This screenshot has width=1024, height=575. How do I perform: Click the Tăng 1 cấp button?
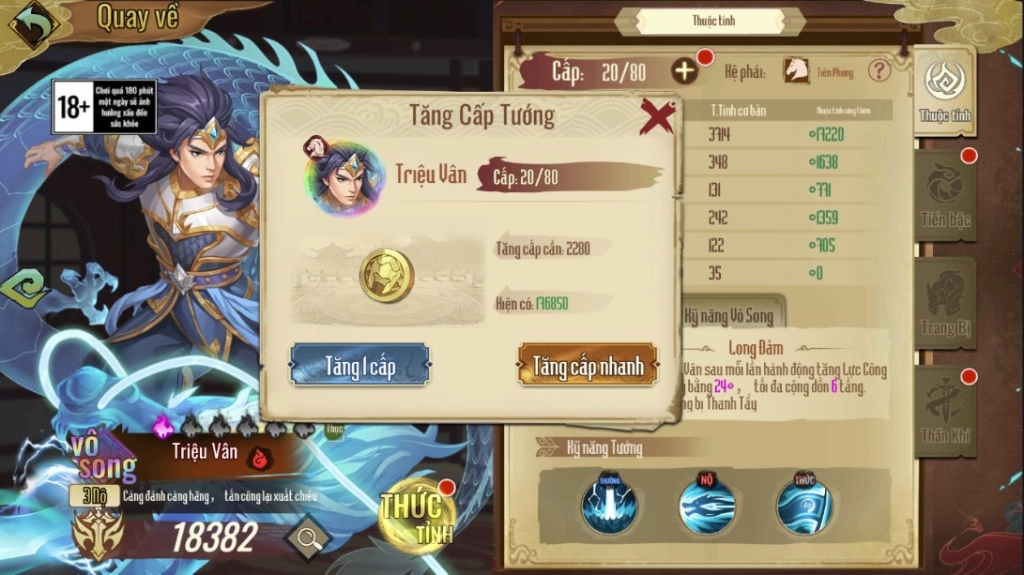click(x=360, y=366)
